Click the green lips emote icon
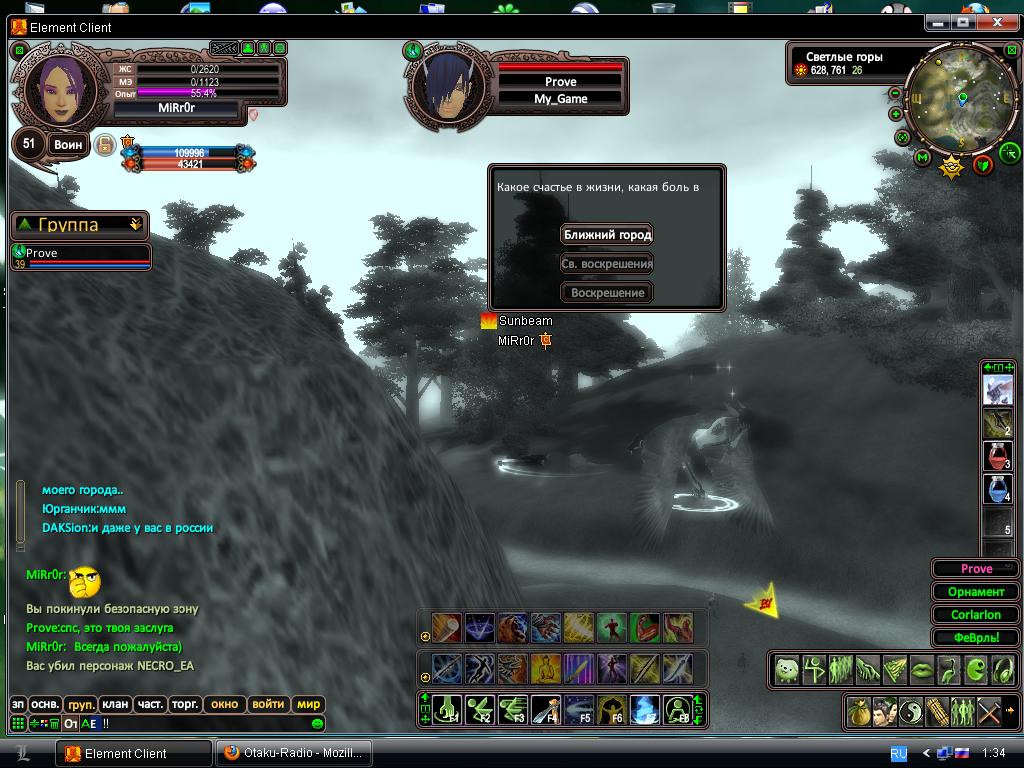Image resolution: width=1024 pixels, height=768 pixels. [x=921, y=669]
